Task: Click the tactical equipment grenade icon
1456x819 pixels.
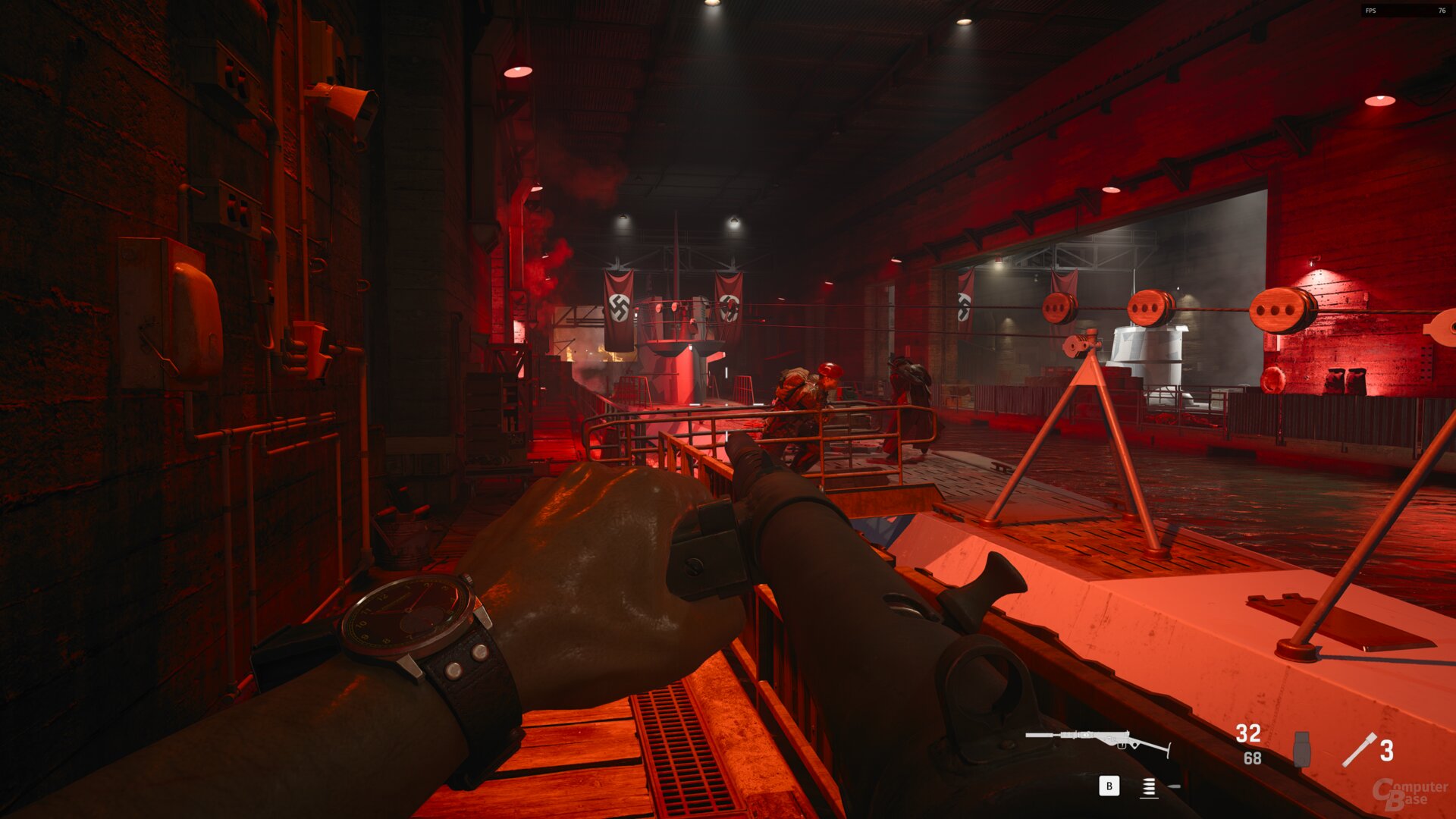Action: [1301, 749]
